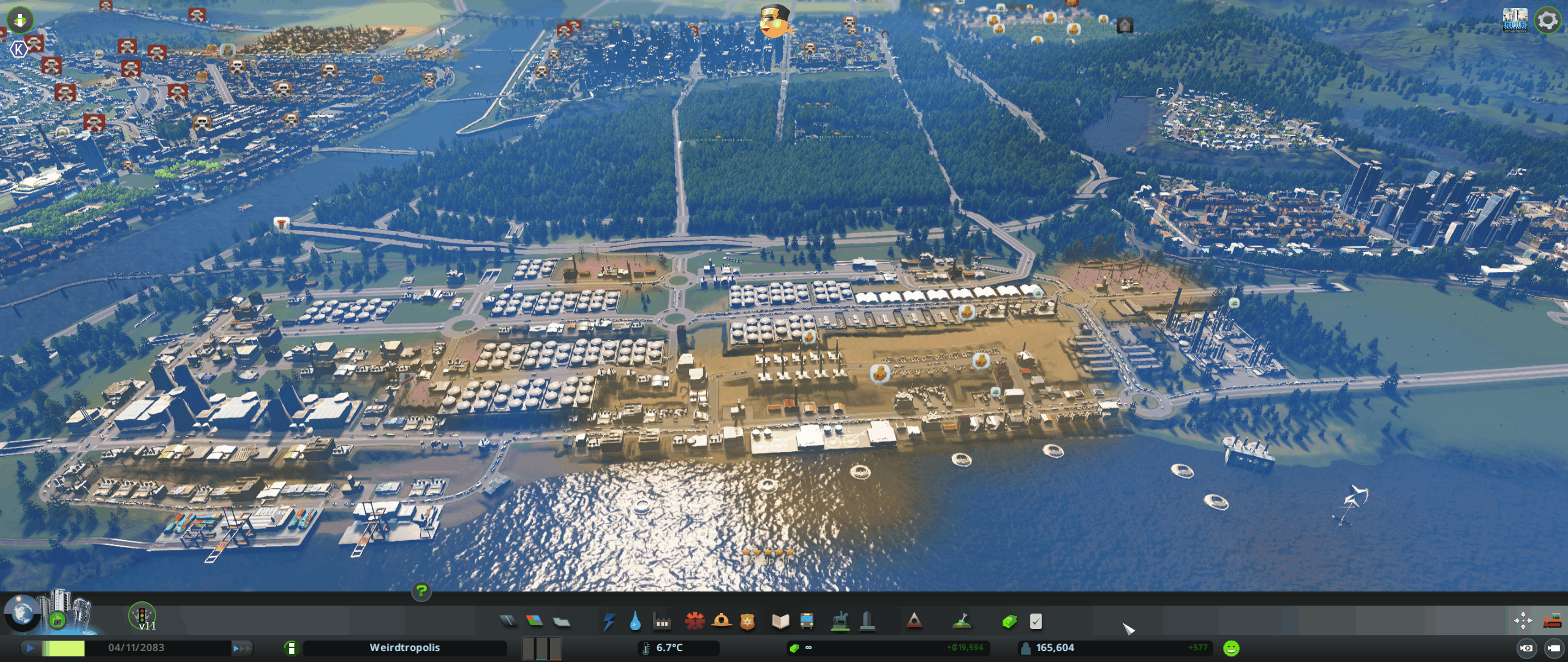Open the Electricity lightning bolt menu

609,622
